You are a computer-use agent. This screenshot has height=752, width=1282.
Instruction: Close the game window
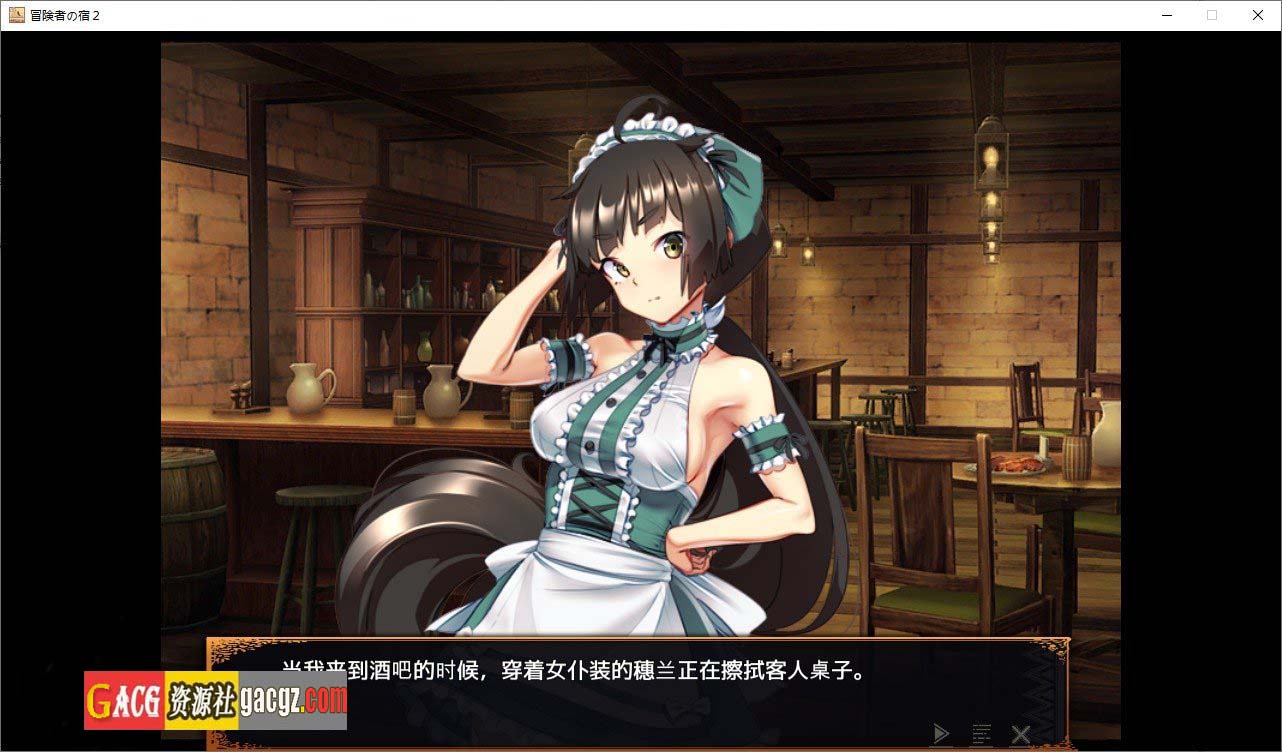[1257, 15]
